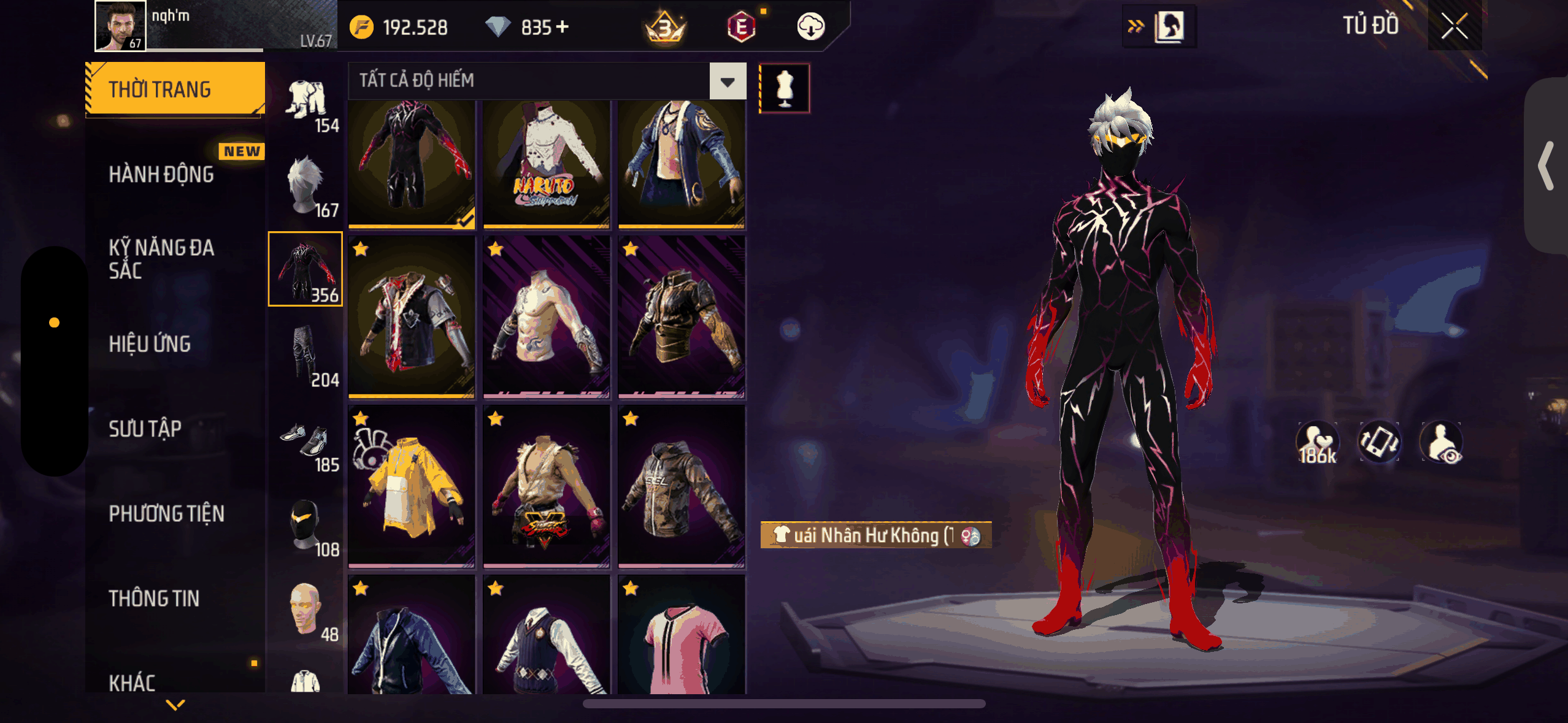Open the Hiệu Ứng section
Image resolution: width=1568 pixels, height=723 pixels.
(150, 344)
